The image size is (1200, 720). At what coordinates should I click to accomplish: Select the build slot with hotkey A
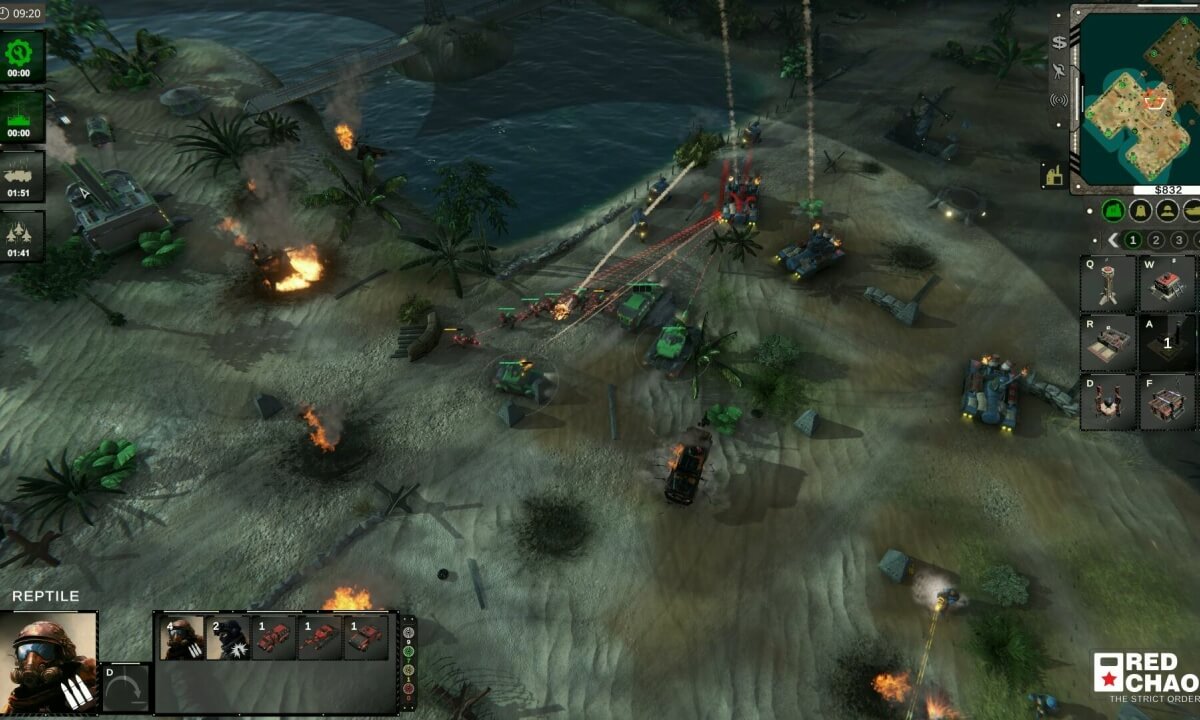tap(1167, 343)
